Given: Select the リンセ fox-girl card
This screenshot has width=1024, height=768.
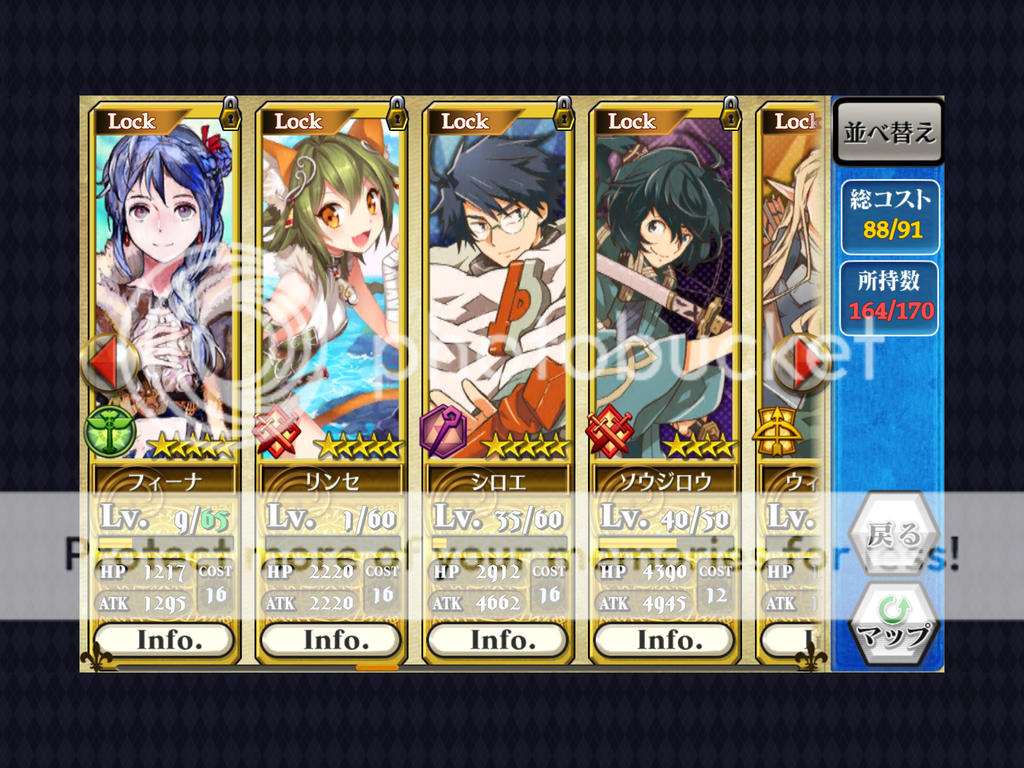Looking at the screenshot, I should pos(330,290).
